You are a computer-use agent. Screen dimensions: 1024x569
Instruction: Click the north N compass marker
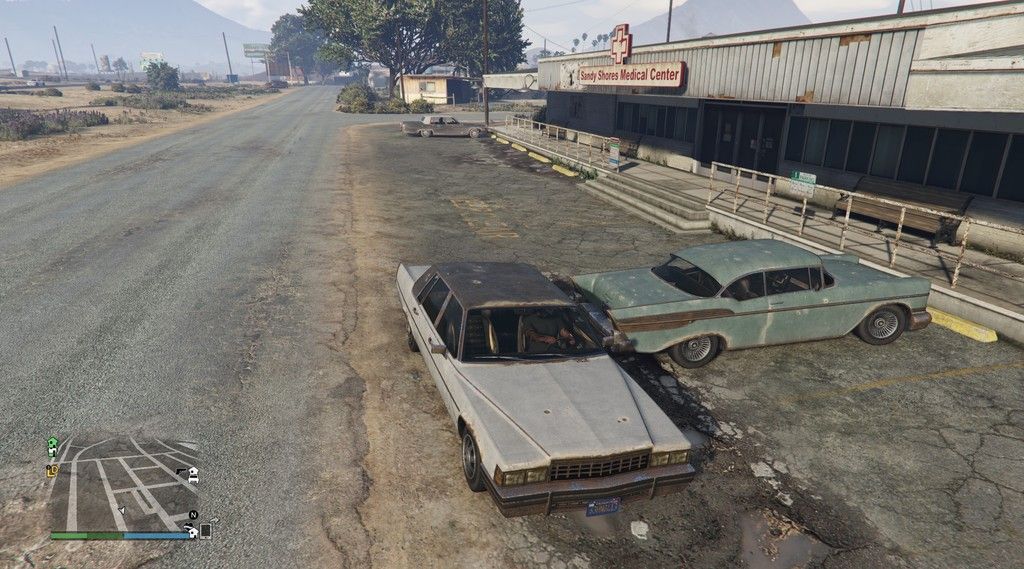[193, 515]
